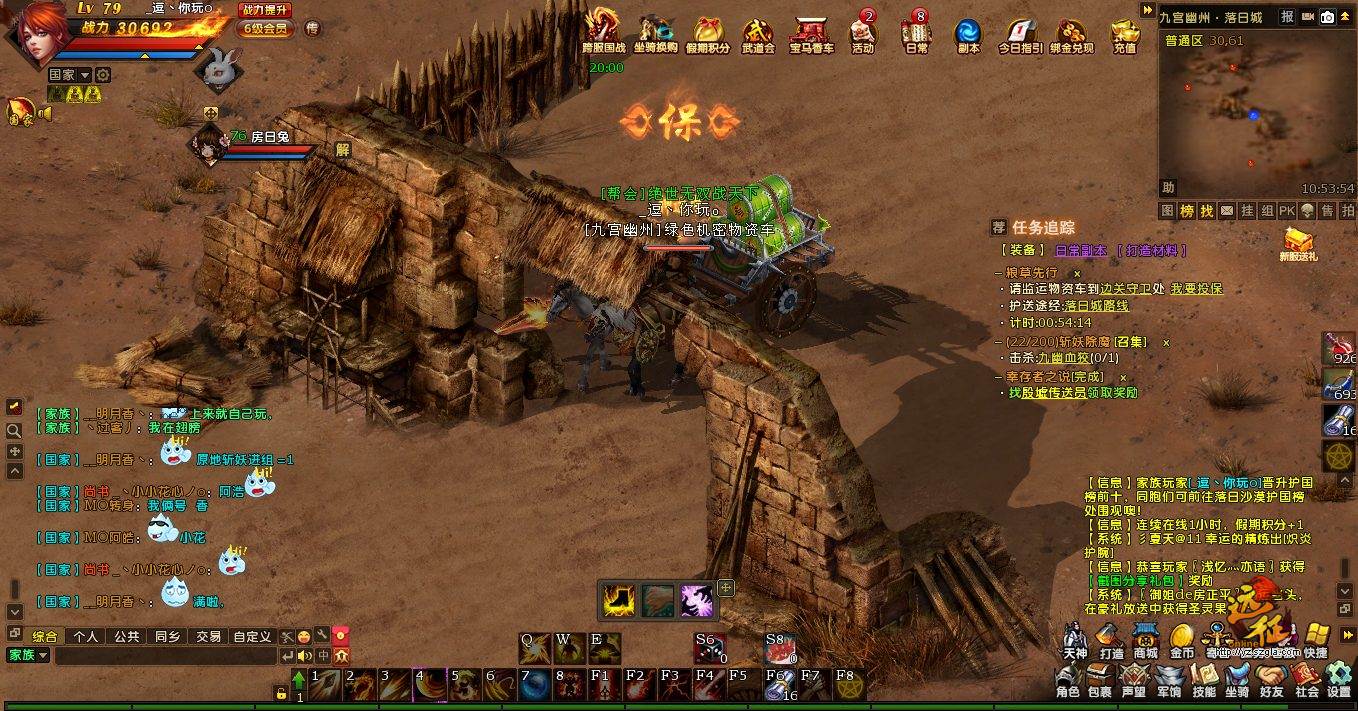Viewport: 1358px width, 711px height.
Task: Open the 坐骑 mount menu
Action: 1237,680
